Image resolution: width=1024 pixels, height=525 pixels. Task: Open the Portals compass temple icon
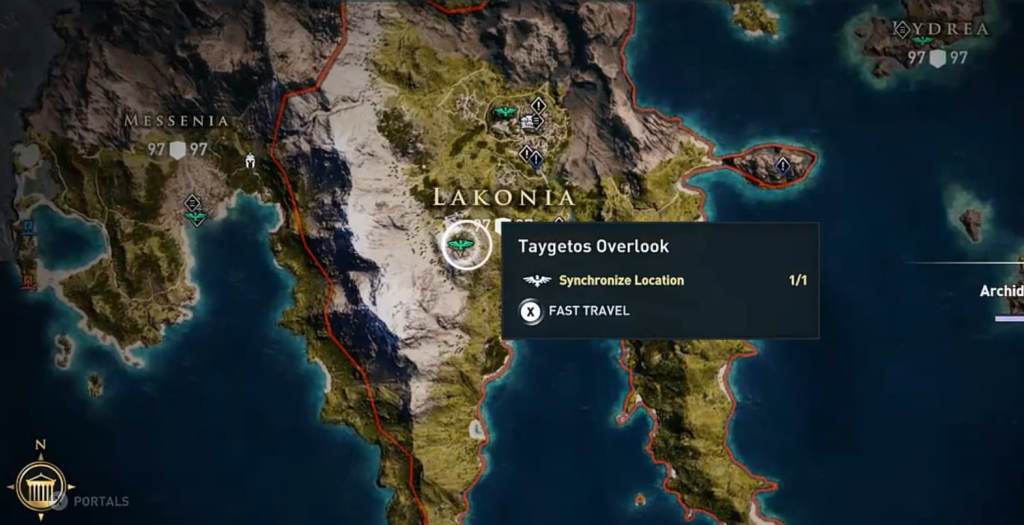40,487
